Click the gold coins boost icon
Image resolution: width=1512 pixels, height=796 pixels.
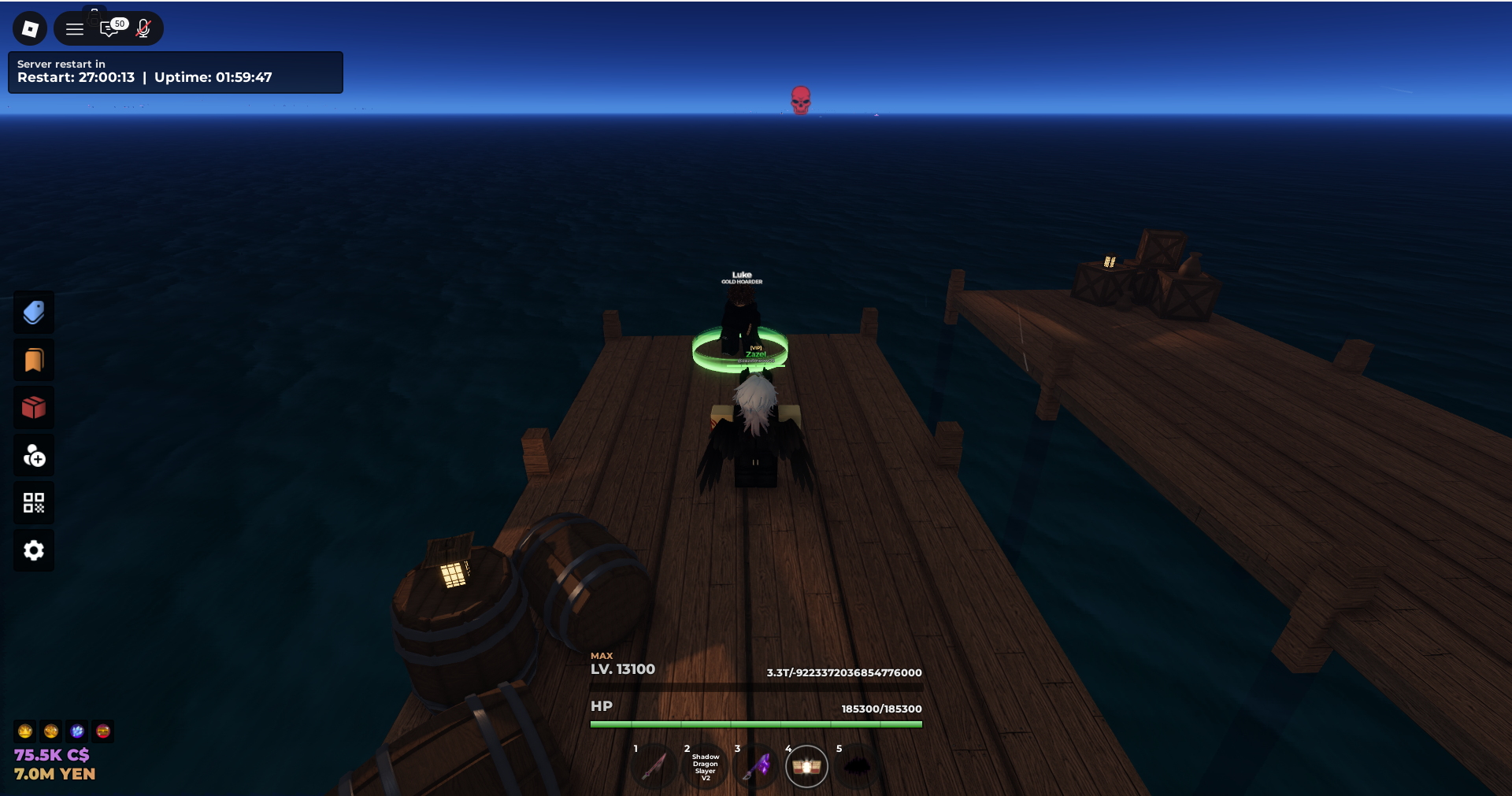(x=51, y=731)
